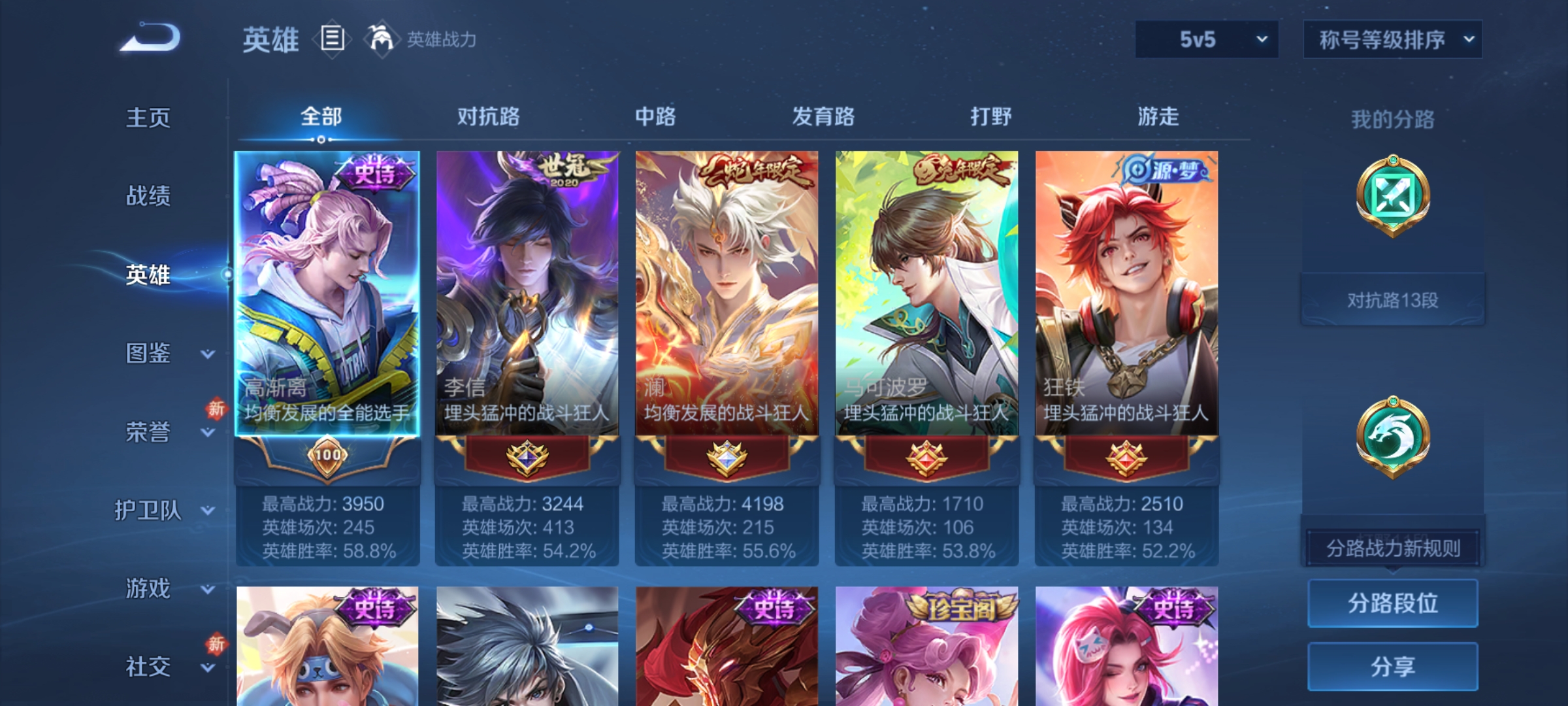This screenshot has height=706, width=1568.
Task: Click the 分享 button
Action: click(1392, 667)
